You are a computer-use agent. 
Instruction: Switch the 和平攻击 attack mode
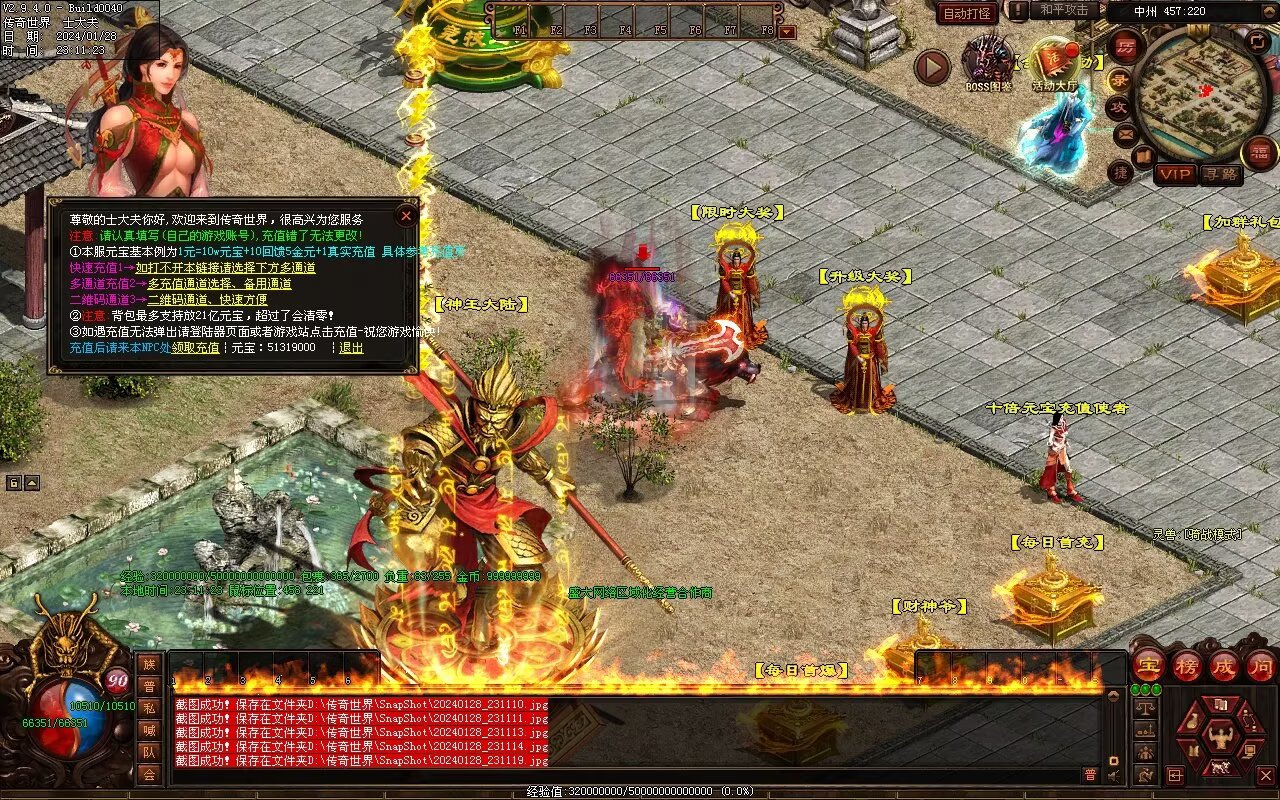pyautogui.click(x=1064, y=10)
